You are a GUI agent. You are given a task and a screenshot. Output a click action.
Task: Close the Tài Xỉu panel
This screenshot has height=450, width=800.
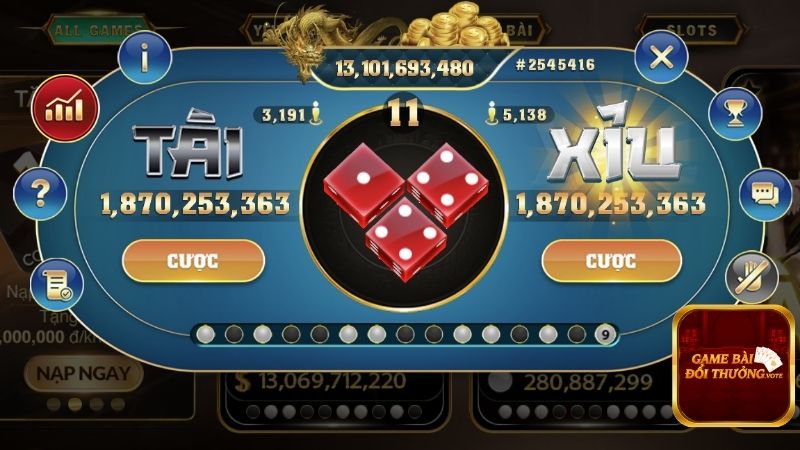[661, 57]
